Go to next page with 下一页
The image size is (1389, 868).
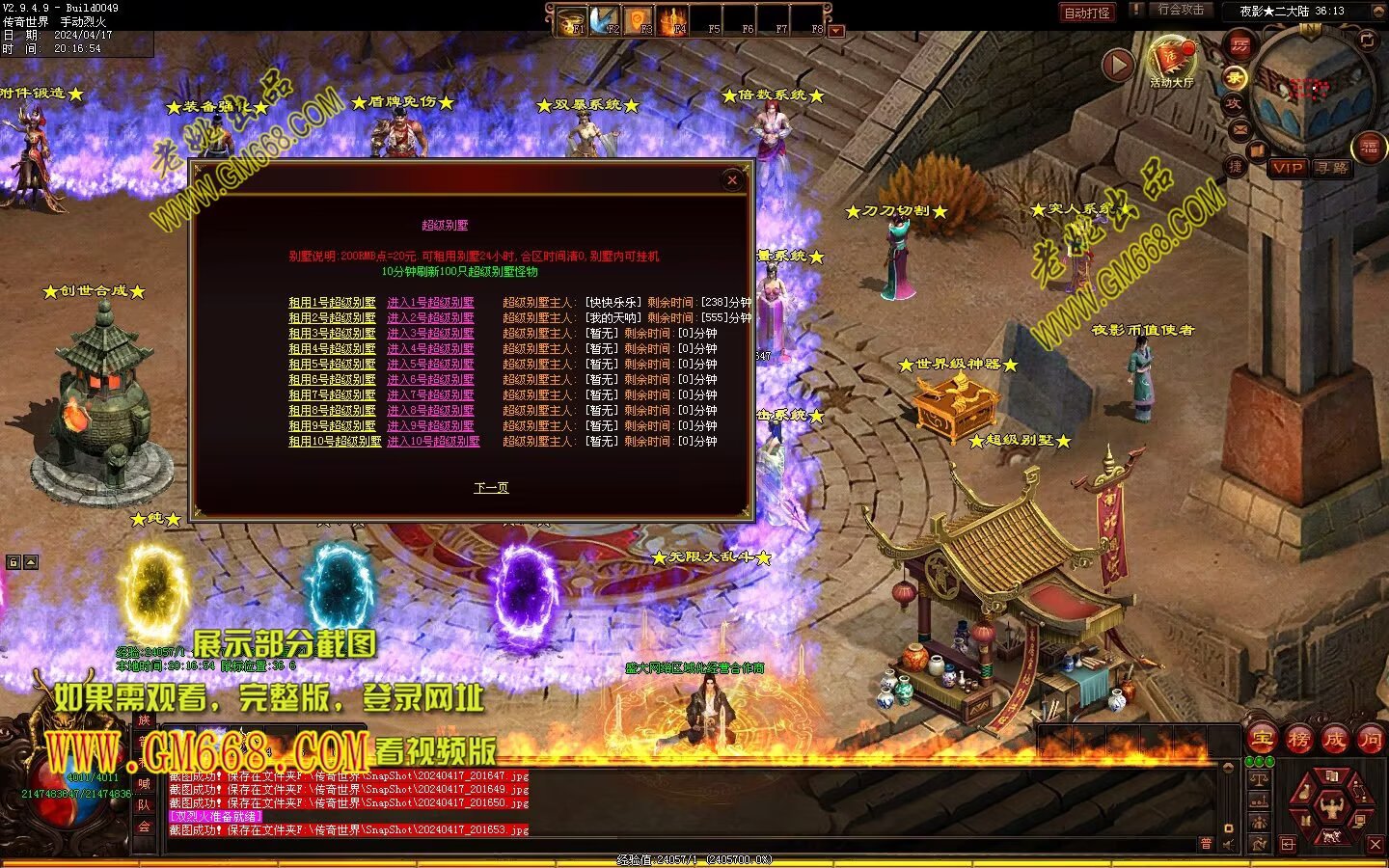tap(491, 488)
